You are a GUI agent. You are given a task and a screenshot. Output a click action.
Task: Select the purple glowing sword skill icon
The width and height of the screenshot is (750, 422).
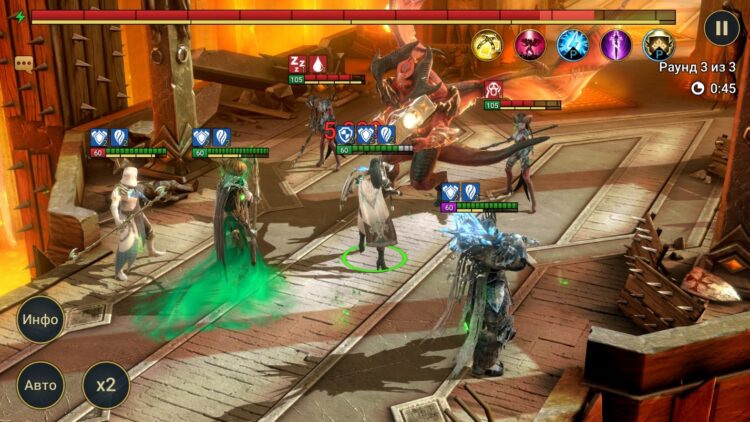point(616,45)
